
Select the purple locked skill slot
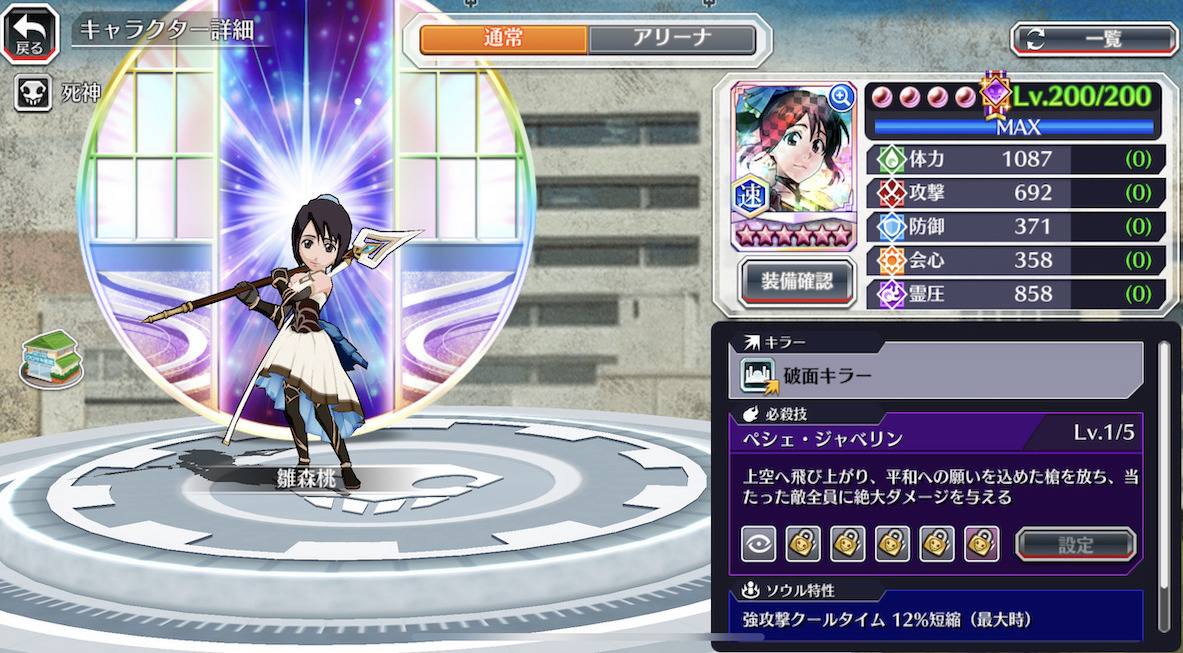[x=982, y=544]
